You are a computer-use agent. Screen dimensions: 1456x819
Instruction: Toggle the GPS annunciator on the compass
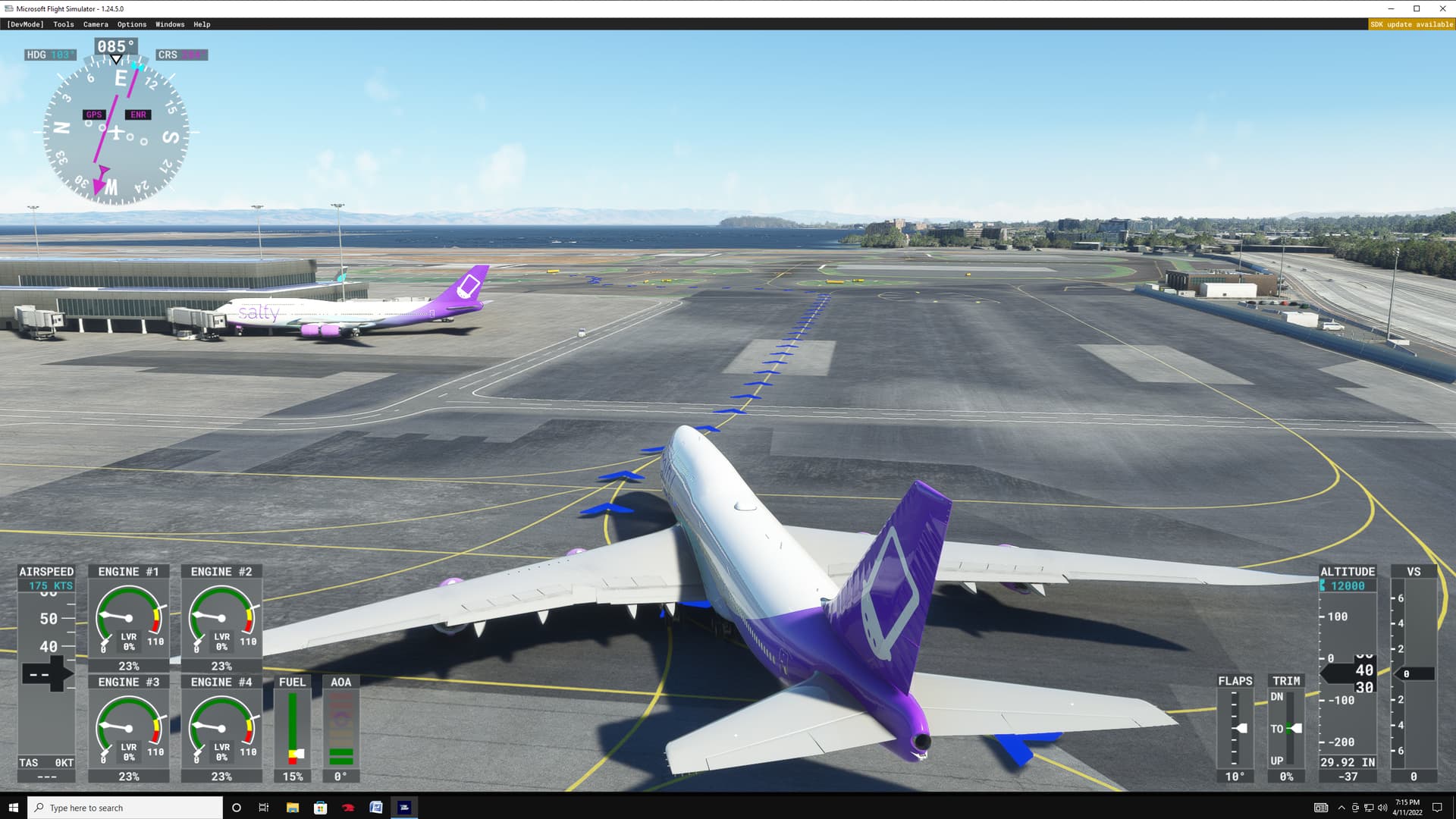[x=93, y=114]
